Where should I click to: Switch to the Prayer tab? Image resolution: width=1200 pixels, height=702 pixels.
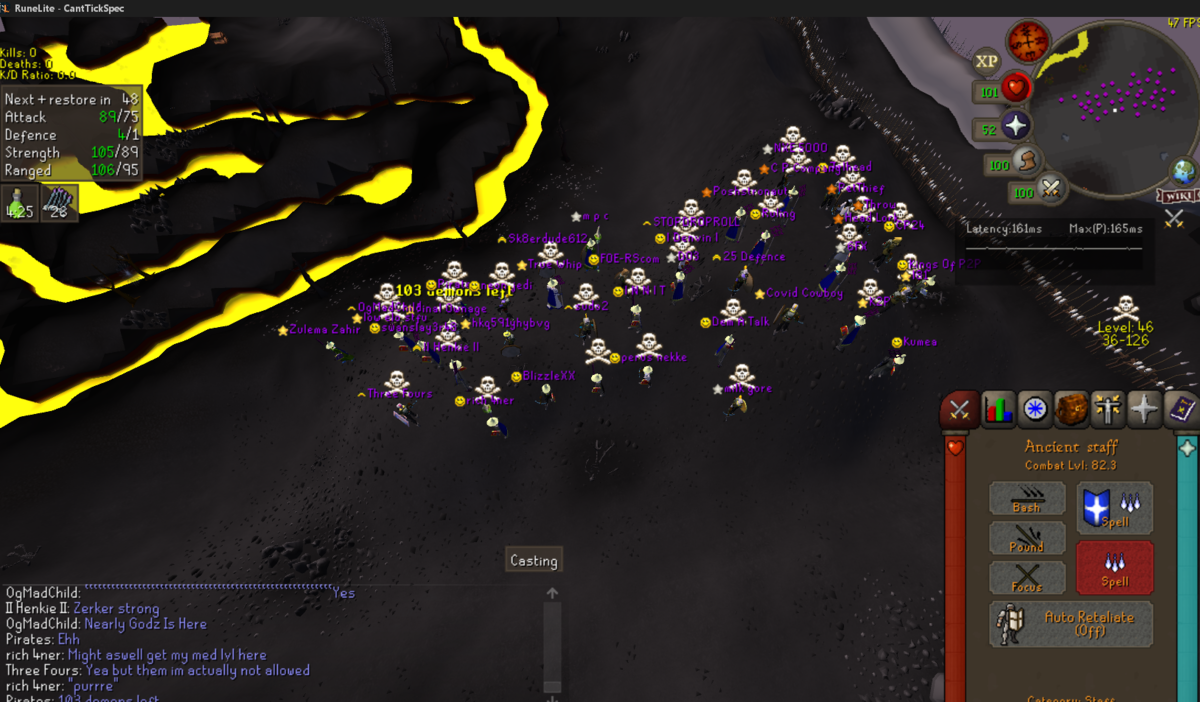(1145, 409)
